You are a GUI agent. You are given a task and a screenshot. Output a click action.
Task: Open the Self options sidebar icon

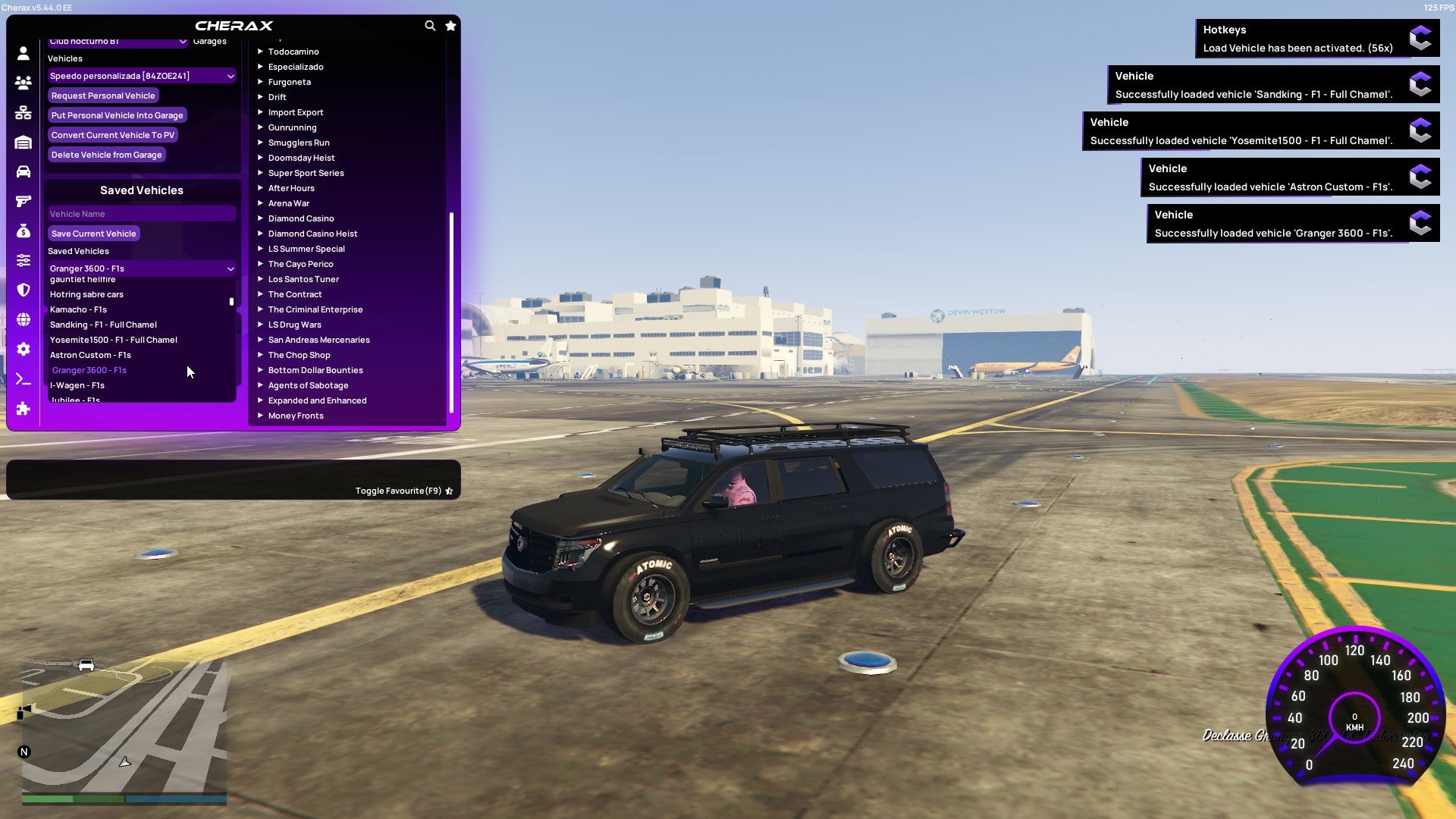click(x=23, y=53)
